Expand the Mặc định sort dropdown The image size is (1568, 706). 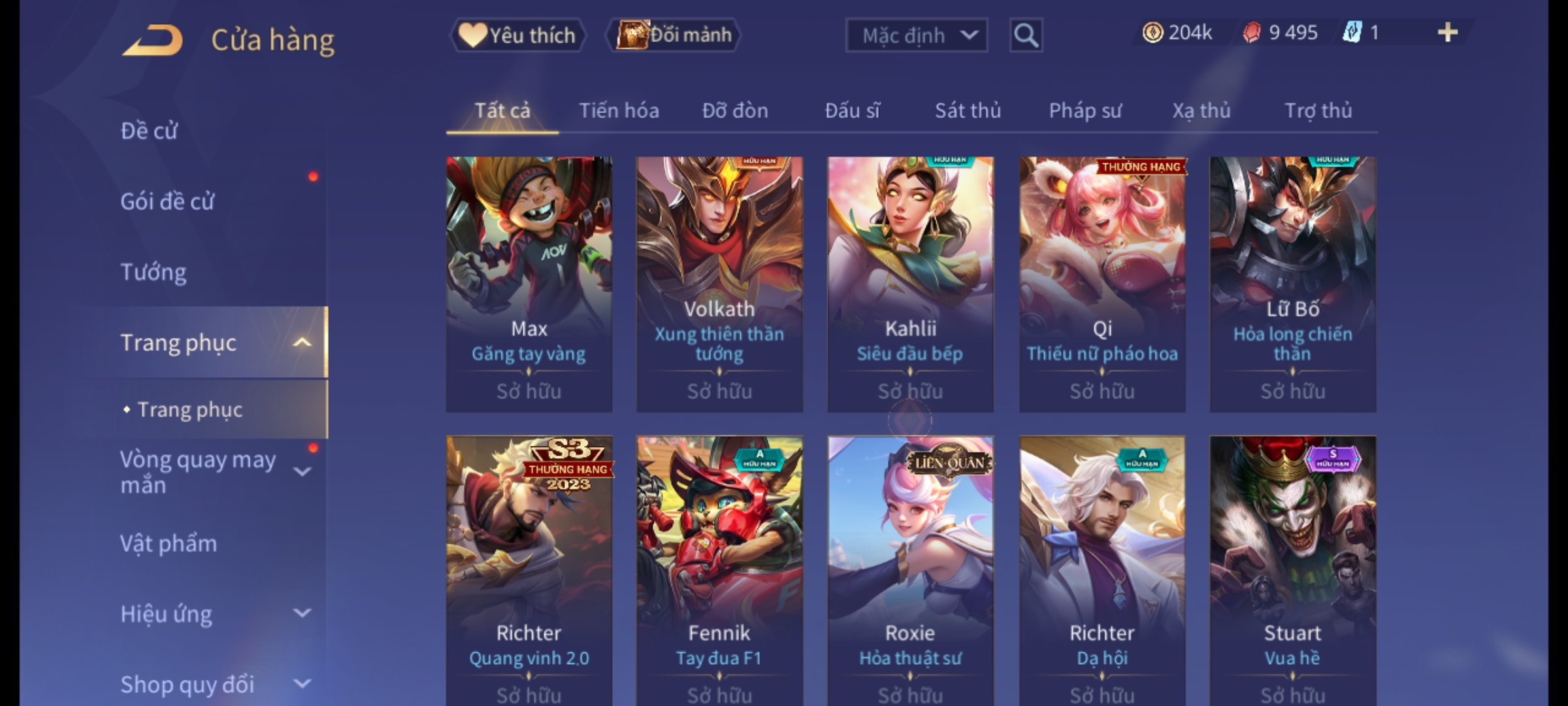(x=915, y=35)
